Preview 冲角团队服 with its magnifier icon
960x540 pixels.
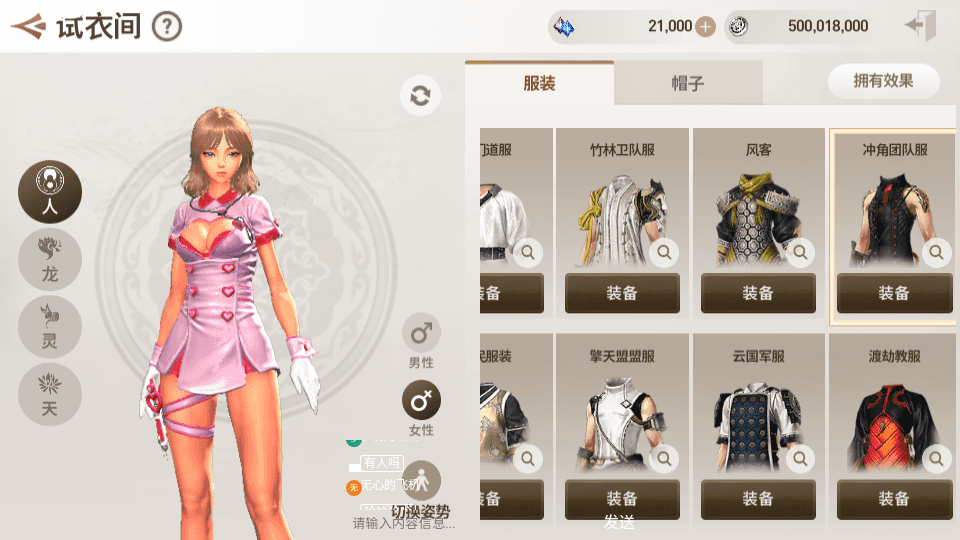click(936, 253)
